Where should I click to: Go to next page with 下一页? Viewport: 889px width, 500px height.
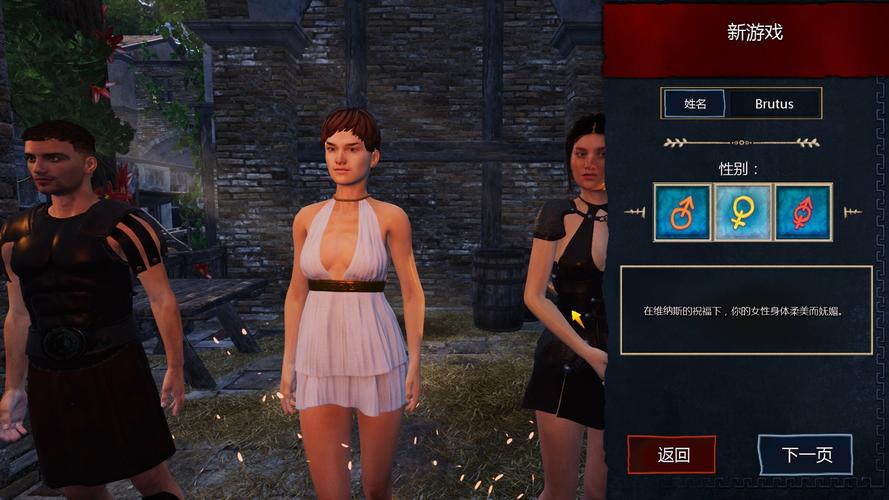coord(805,455)
